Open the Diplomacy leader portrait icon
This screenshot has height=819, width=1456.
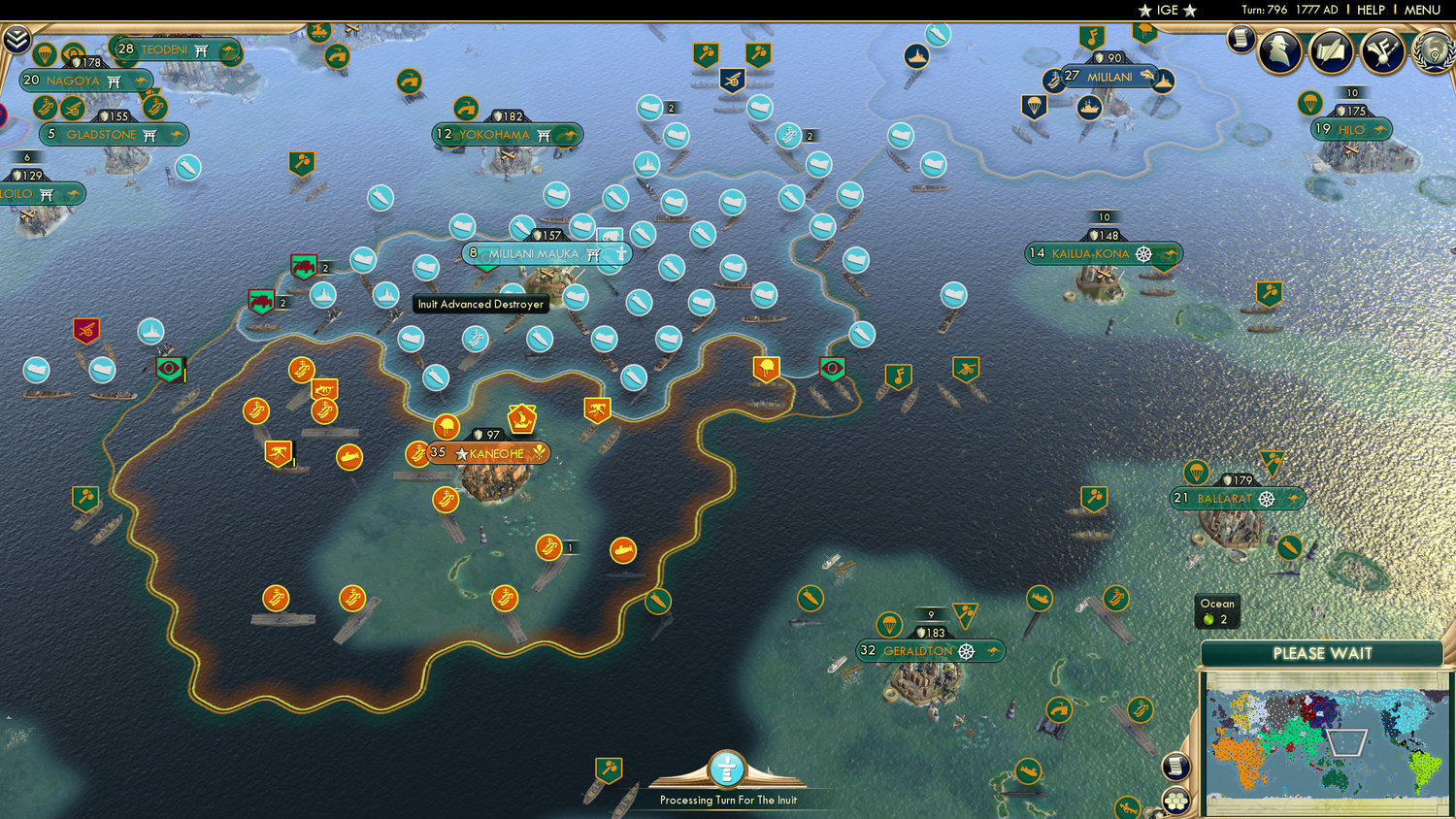click(x=1280, y=50)
